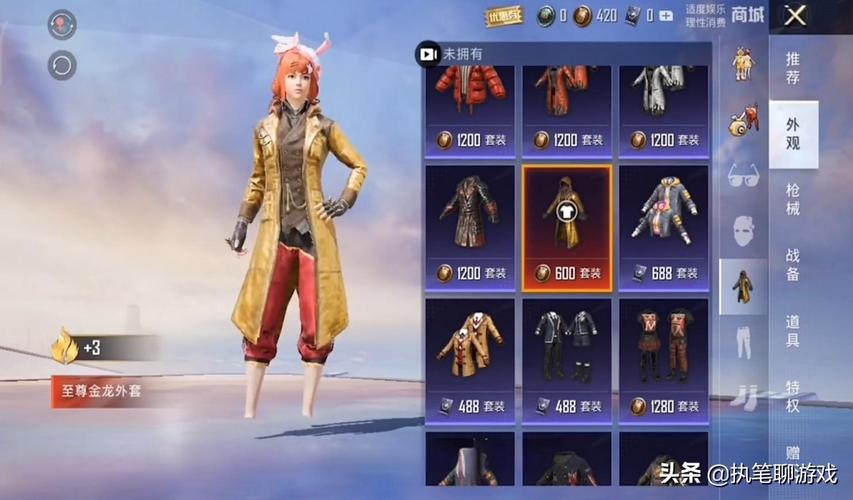Close the shop with the X button
The height and width of the screenshot is (500, 853).
pos(795,15)
